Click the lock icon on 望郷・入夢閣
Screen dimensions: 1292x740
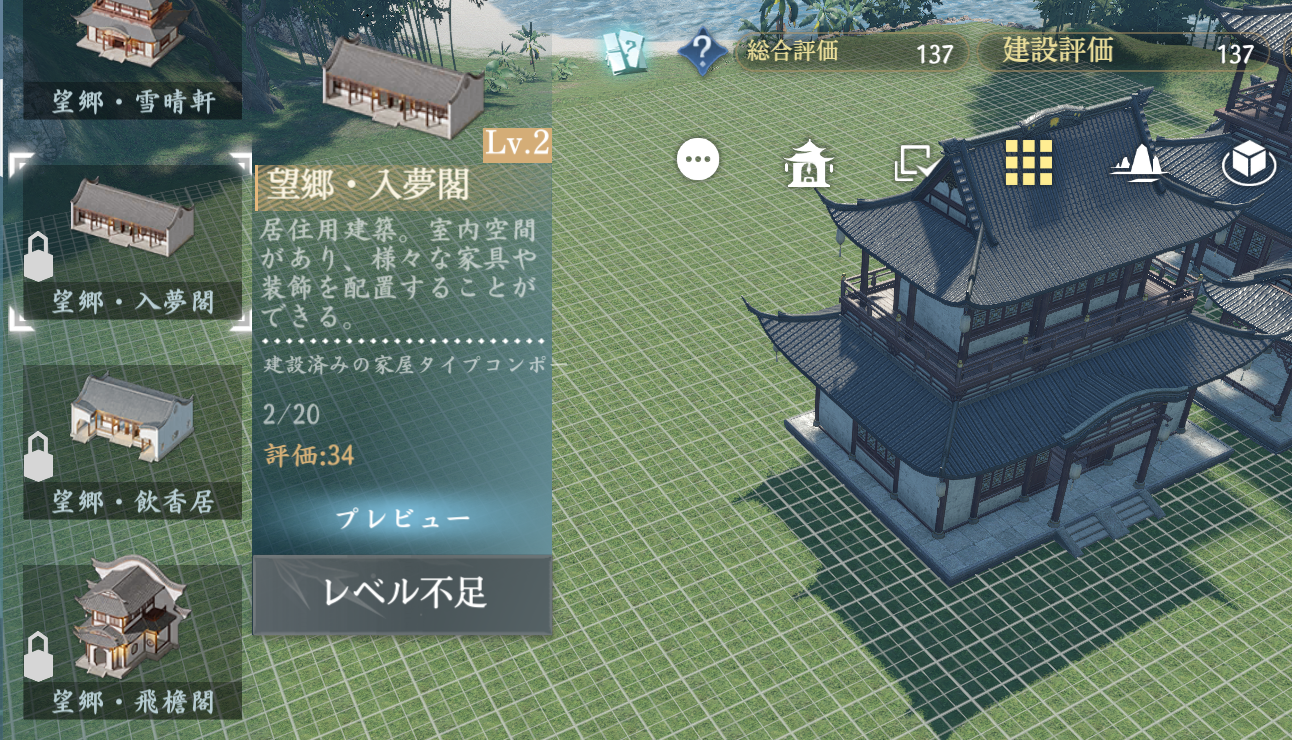(x=38, y=259)
